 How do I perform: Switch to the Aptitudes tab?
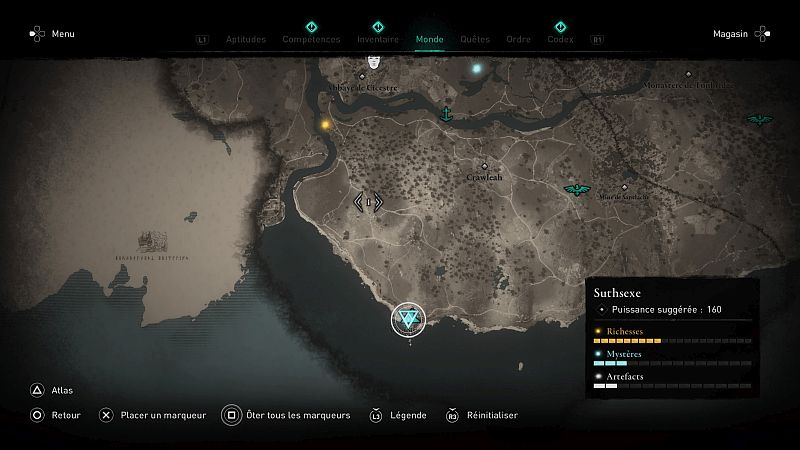pos(246,40)
